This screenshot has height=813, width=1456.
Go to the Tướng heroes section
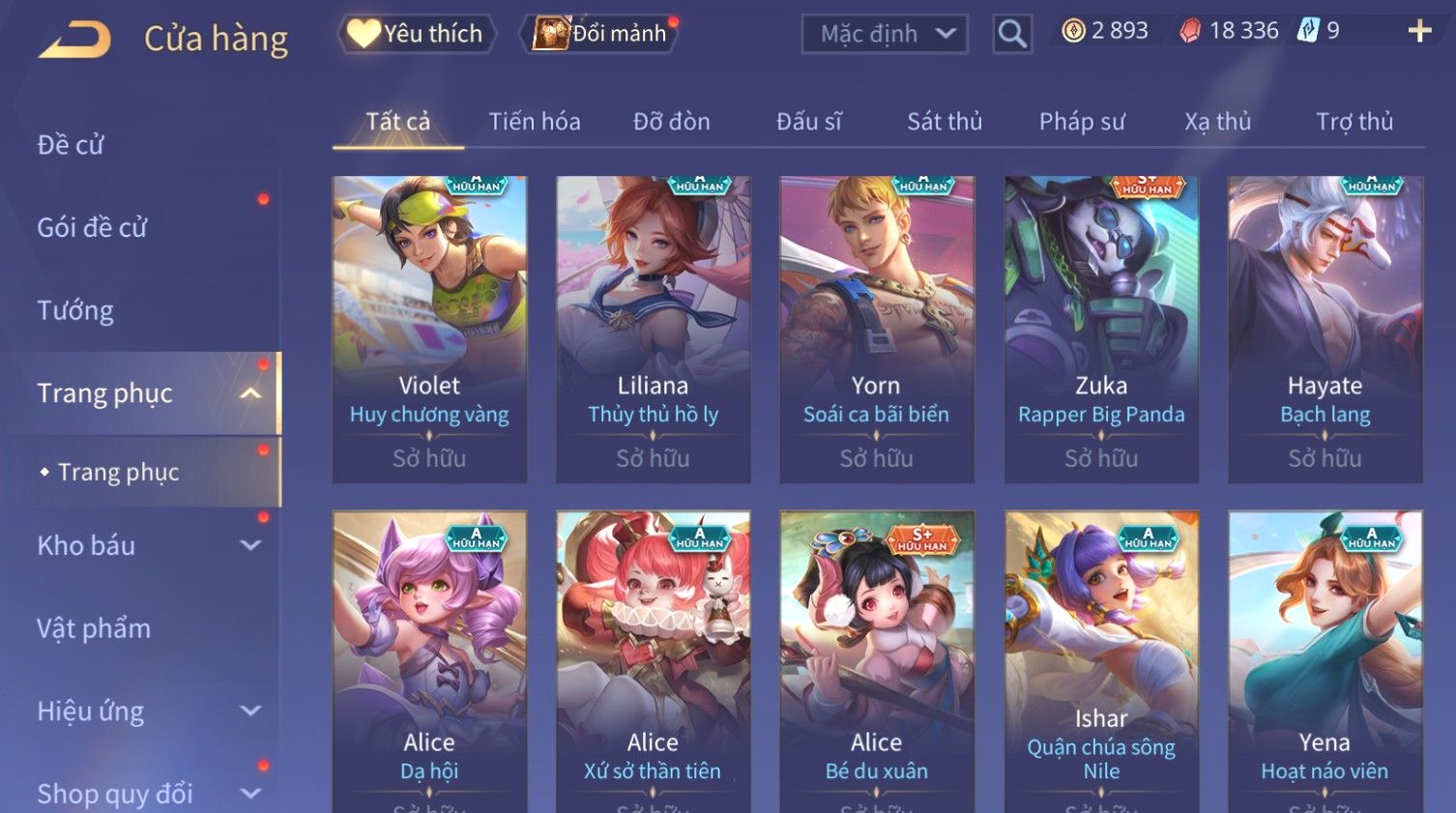(75, 310)
